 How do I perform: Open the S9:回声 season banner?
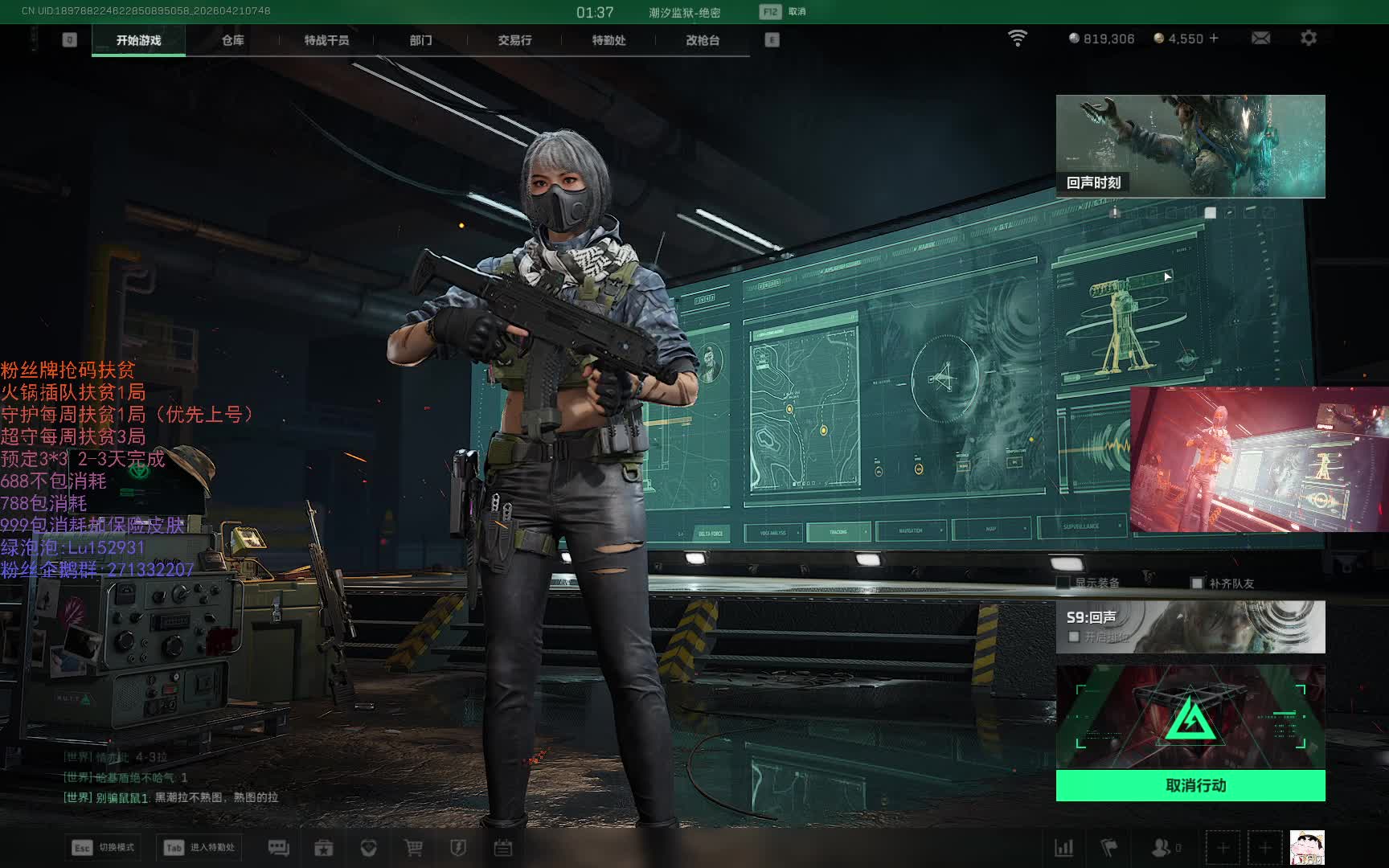(x=1190, y=626)
